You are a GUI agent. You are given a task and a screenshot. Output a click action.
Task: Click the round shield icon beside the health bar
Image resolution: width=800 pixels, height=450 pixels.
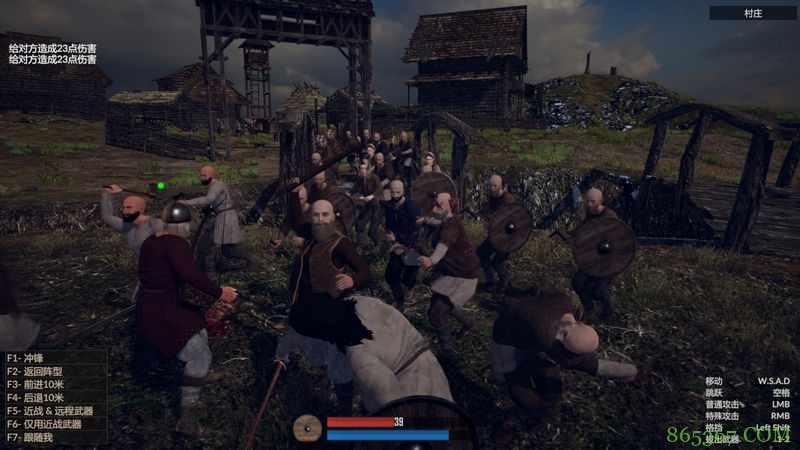(x=309, y=429)
